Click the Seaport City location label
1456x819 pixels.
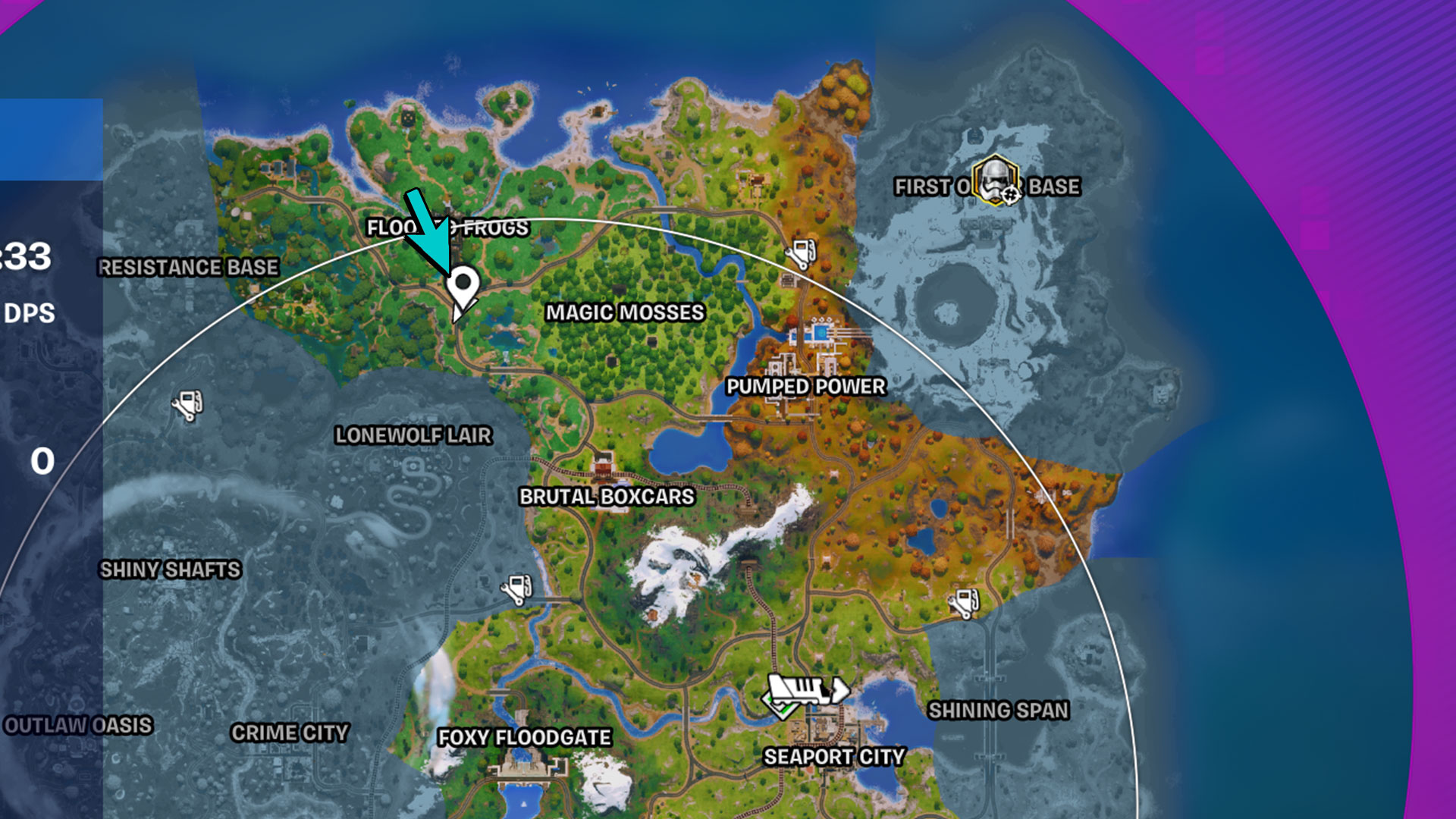[834, 757]
